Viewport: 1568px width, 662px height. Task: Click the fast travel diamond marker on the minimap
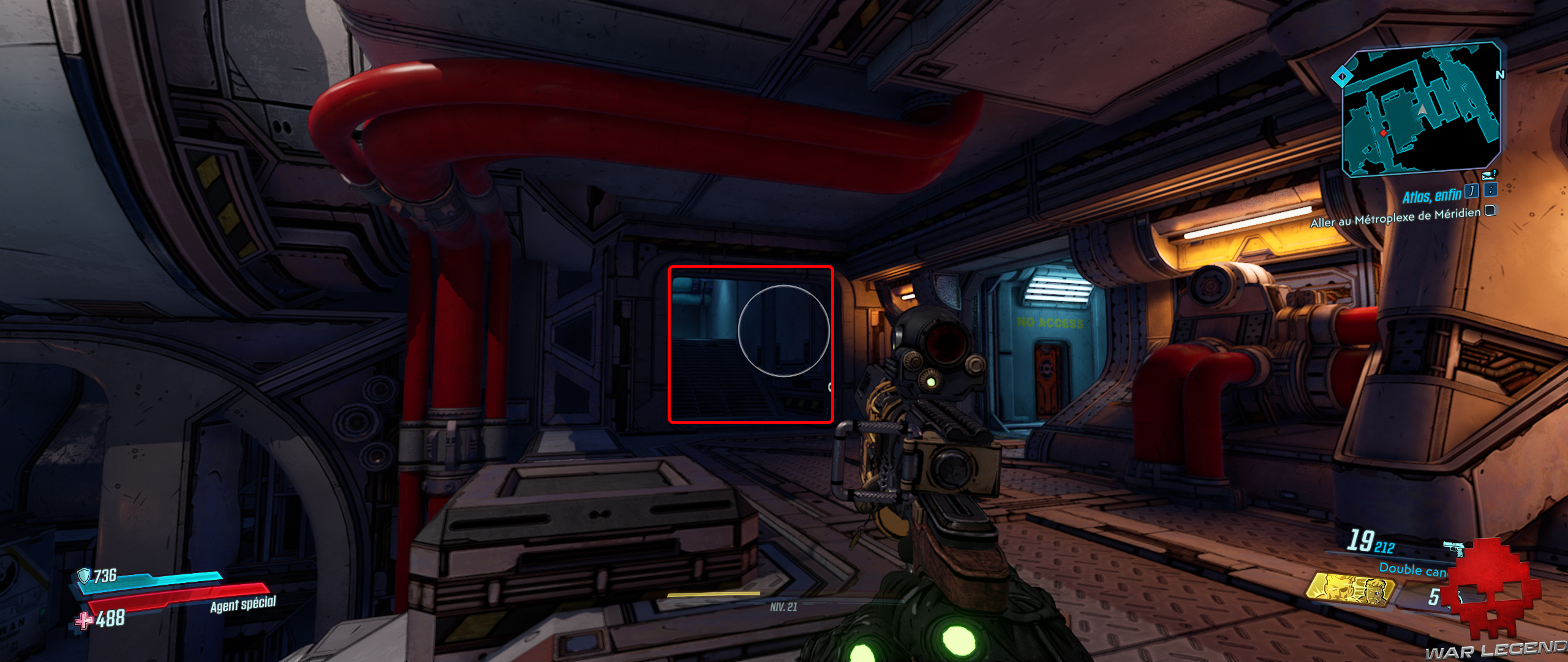click(x=1341, y=77)
